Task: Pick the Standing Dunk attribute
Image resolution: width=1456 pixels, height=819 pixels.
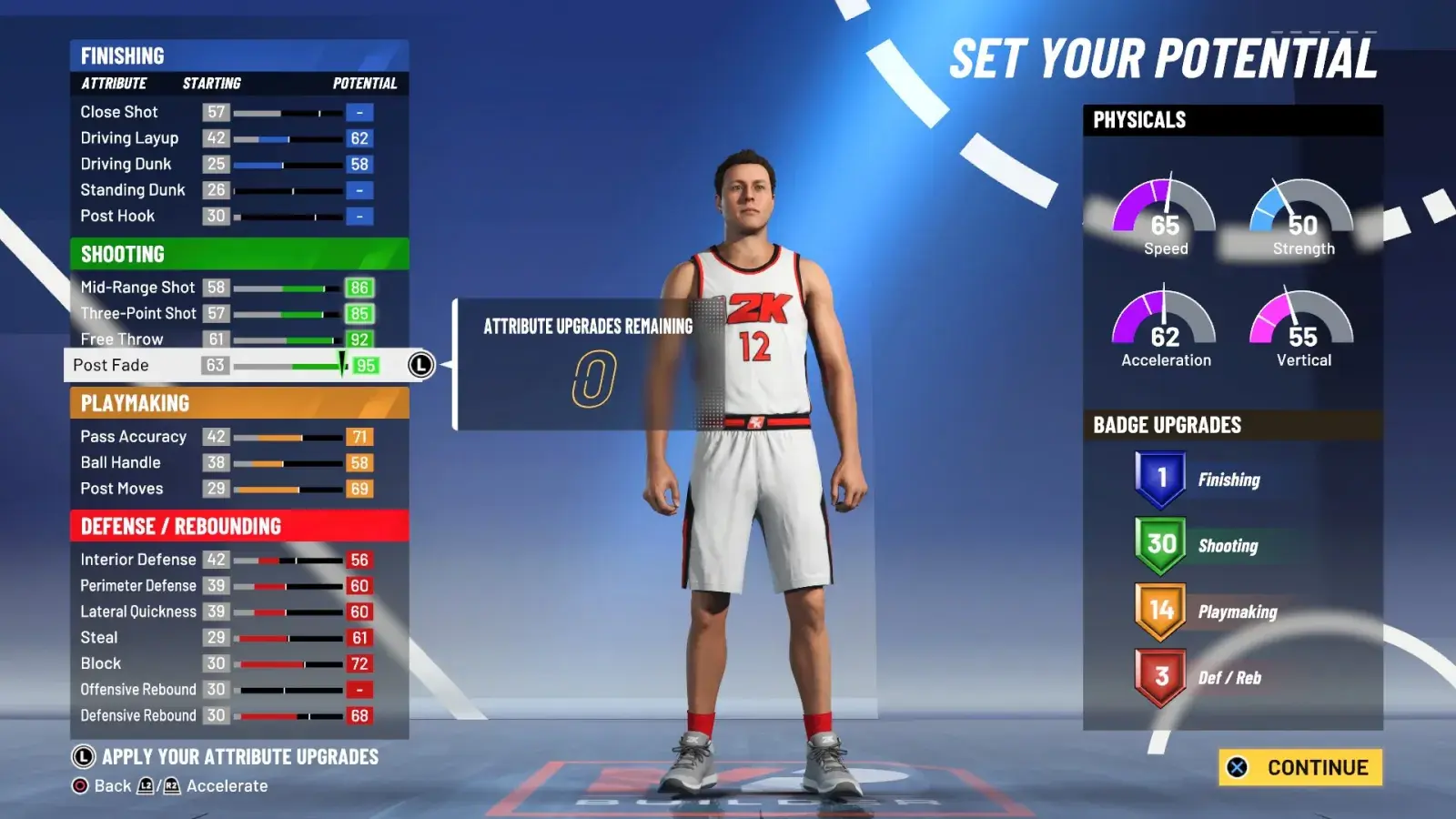Action: (133, 190)
